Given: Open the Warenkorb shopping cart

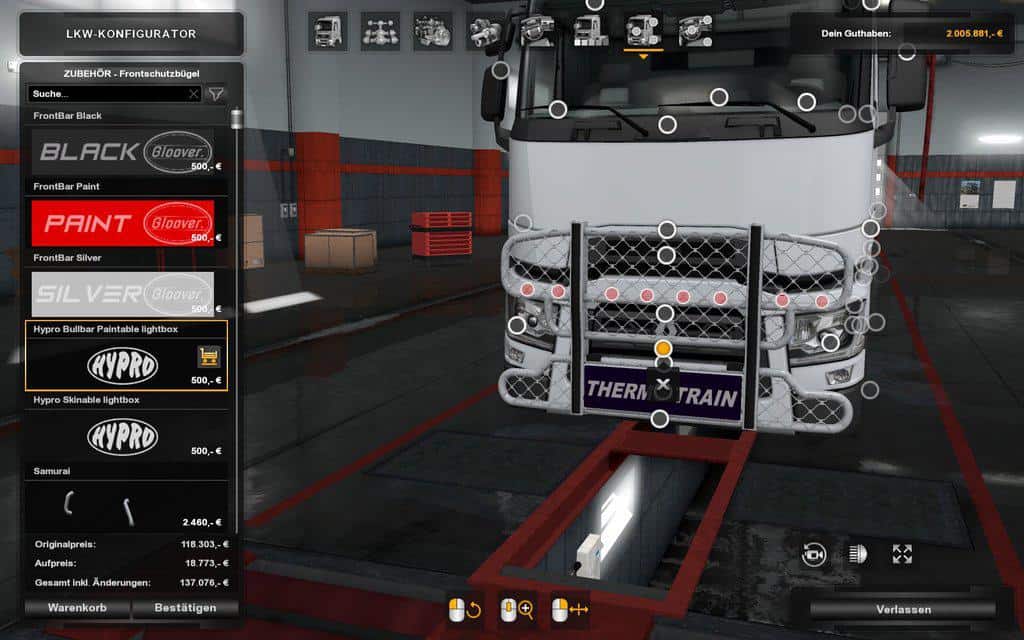Looking at the screenshot, I should pyautogui.click(x=78, y=607).
